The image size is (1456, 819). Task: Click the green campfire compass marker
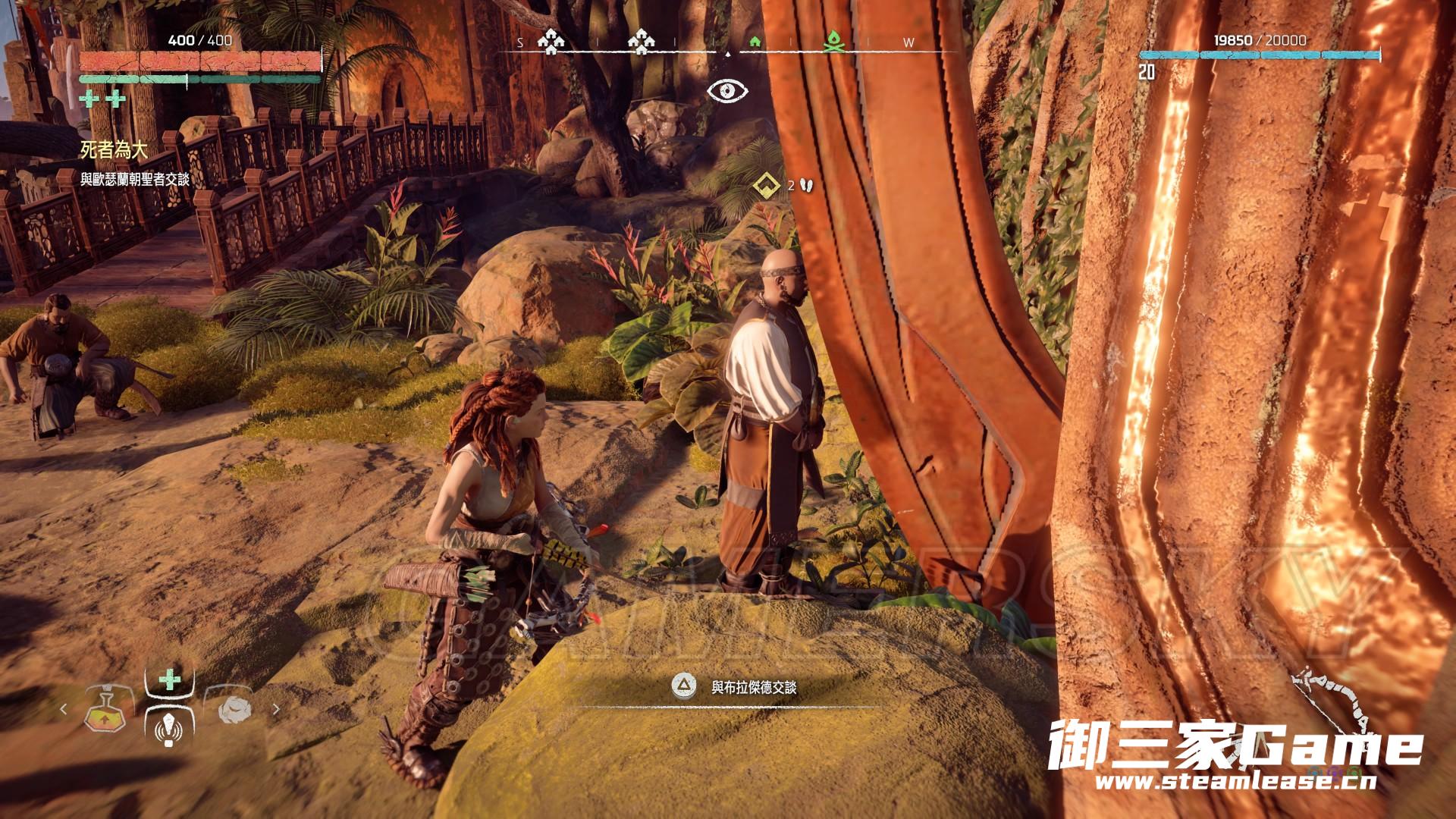[834, 42]
